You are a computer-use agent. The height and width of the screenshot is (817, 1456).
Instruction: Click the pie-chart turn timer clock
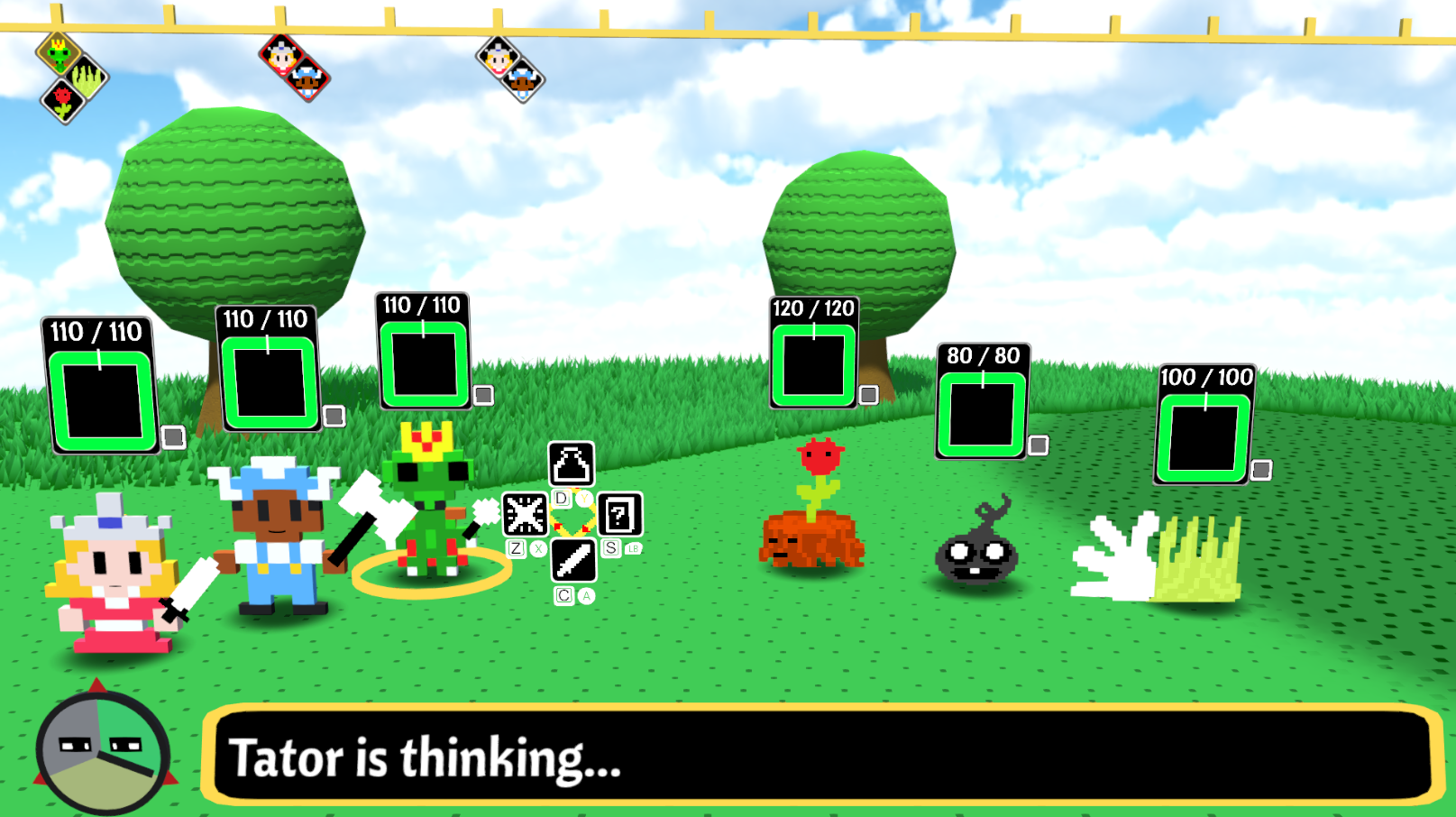tap(101, 753)
